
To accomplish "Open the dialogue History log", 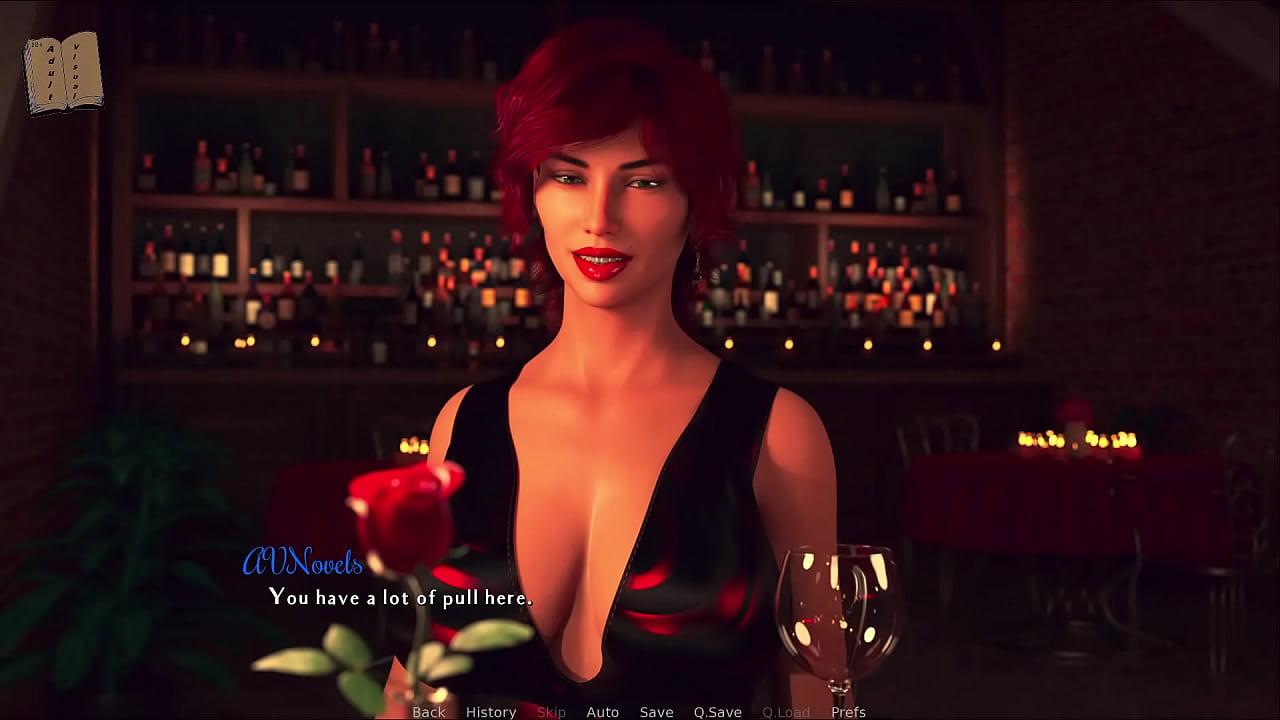I will coord(491,712).
